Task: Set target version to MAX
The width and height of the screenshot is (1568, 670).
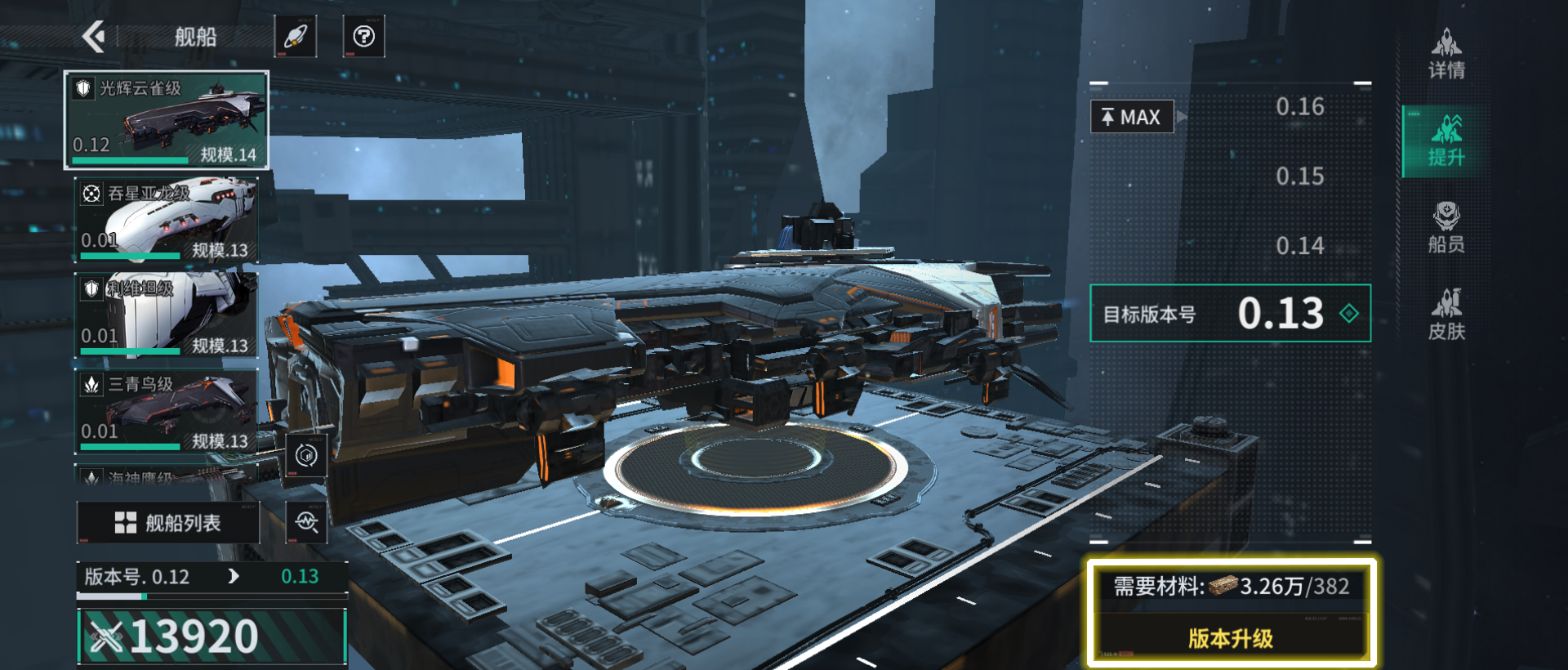Action: (x=1132, y=117)
